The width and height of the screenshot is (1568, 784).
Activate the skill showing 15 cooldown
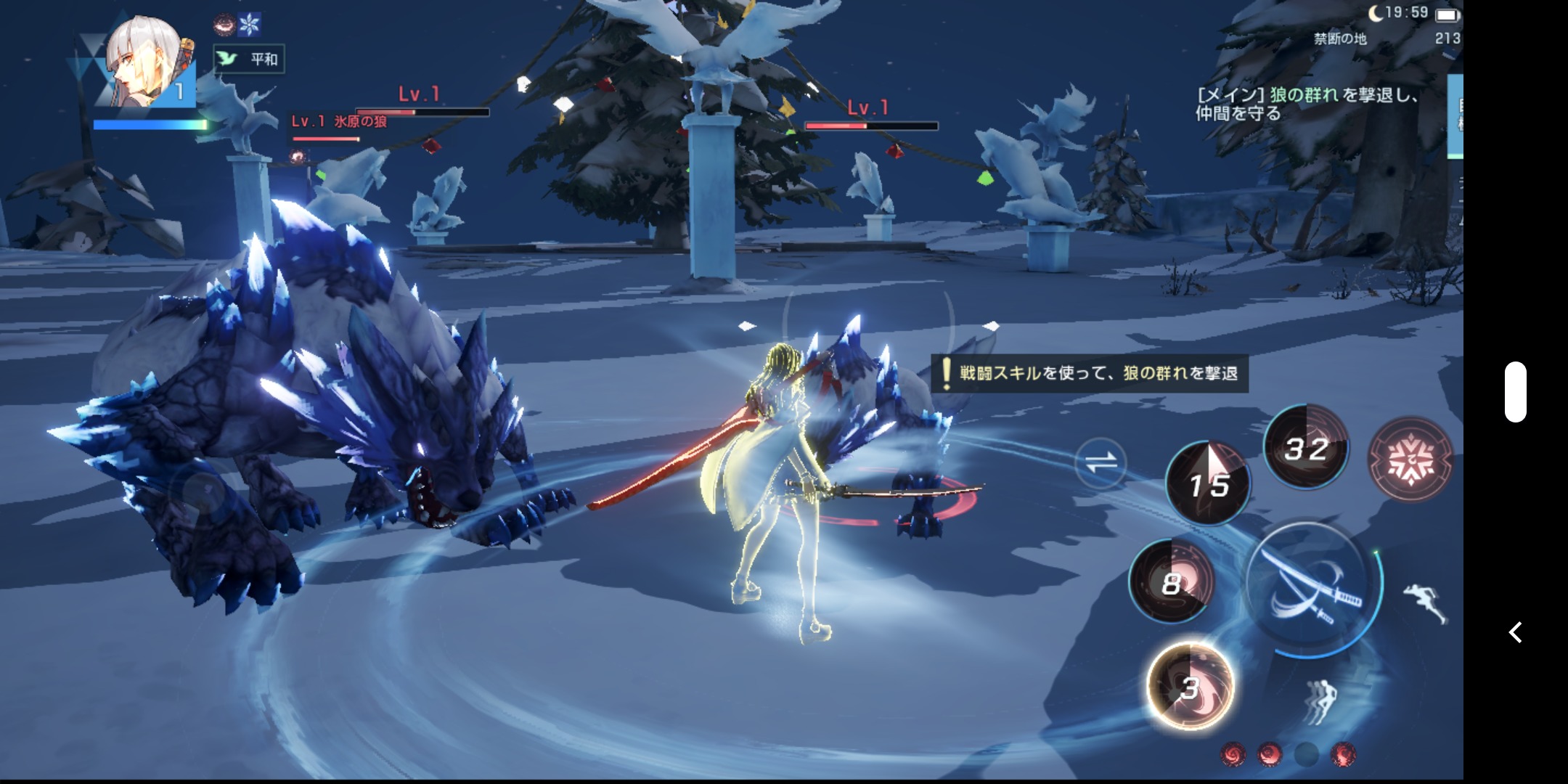click(1207, 483)
